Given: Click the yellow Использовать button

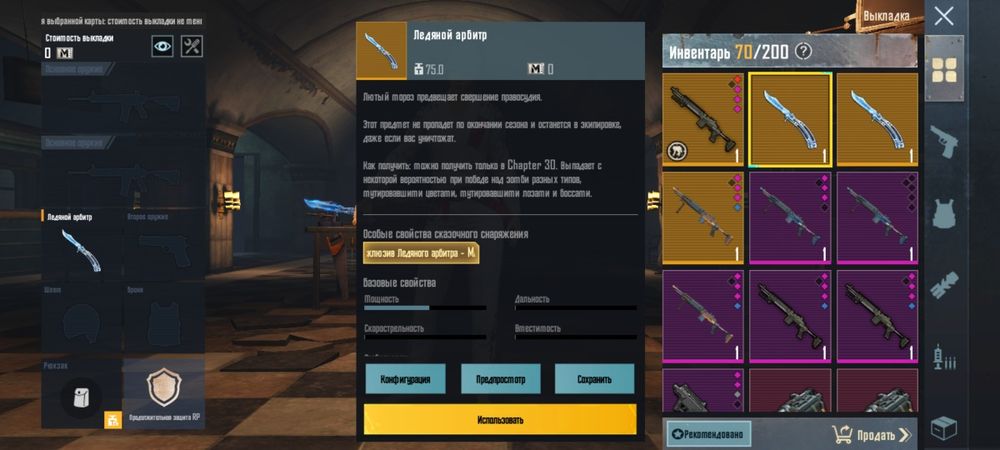Looking at the screenshot, I should pos(500,419).
